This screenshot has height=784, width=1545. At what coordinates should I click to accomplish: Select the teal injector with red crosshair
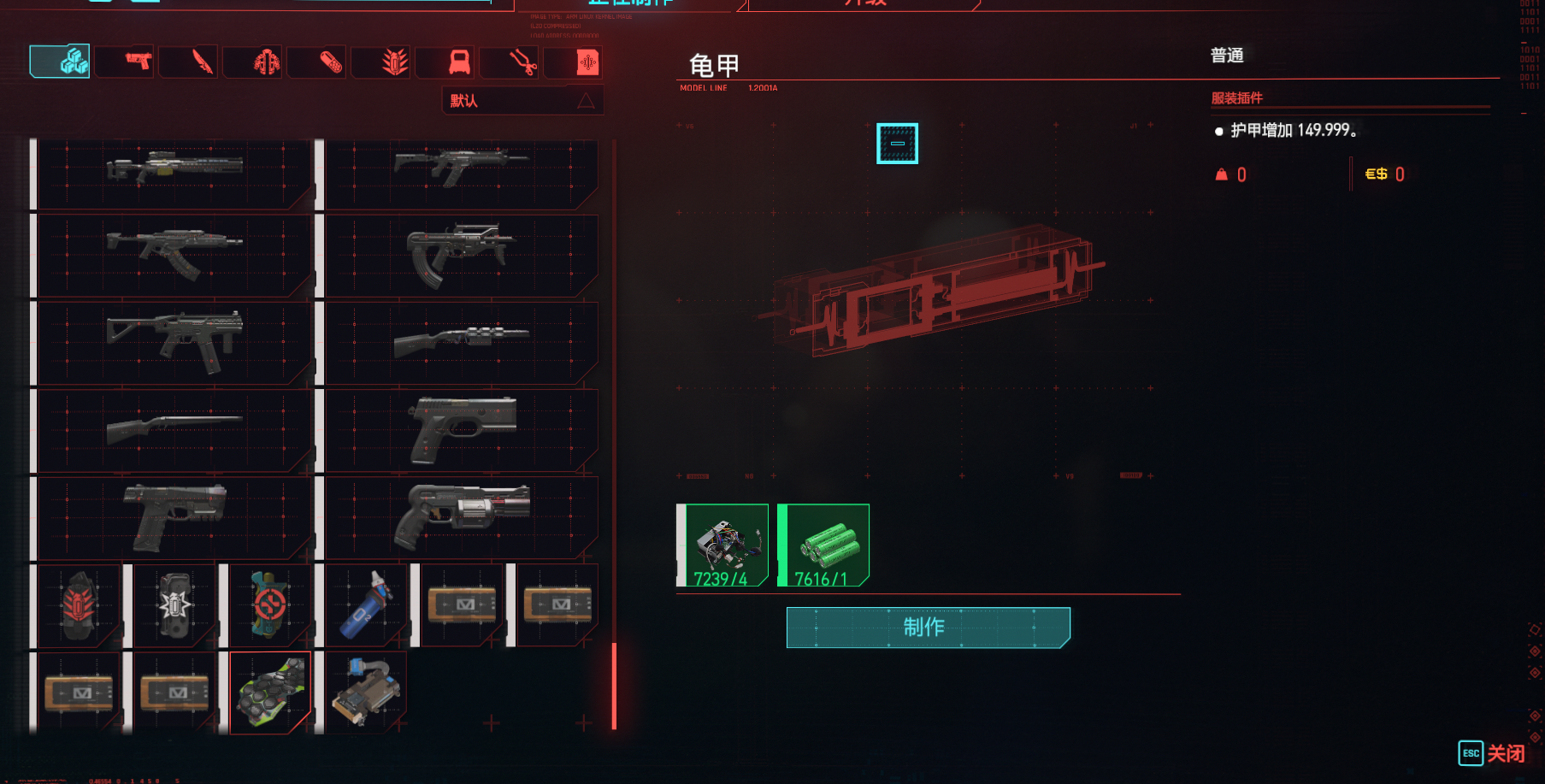point(270,605)
